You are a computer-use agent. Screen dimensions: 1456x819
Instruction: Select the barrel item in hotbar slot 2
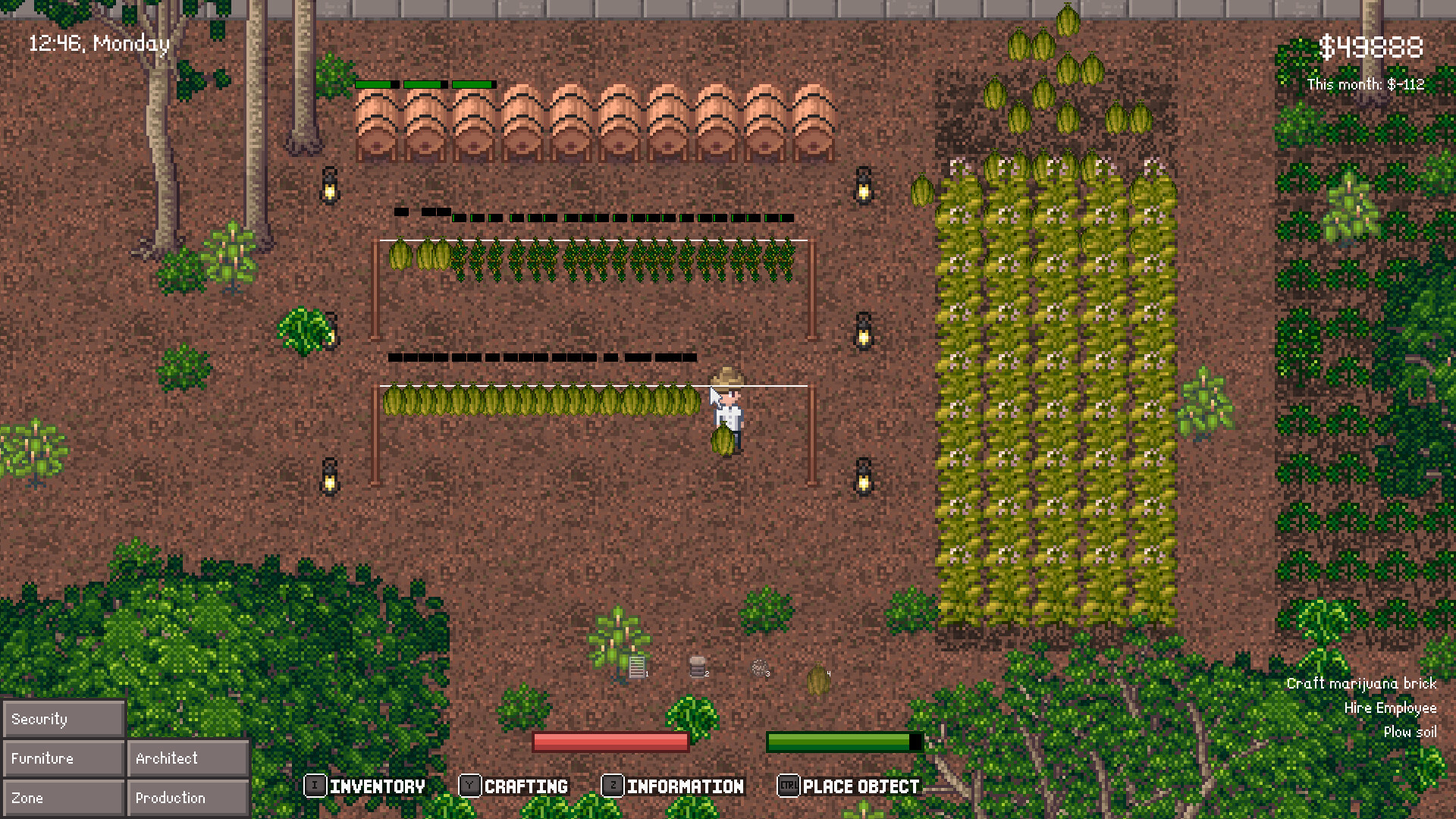click(x=698, y=666)
